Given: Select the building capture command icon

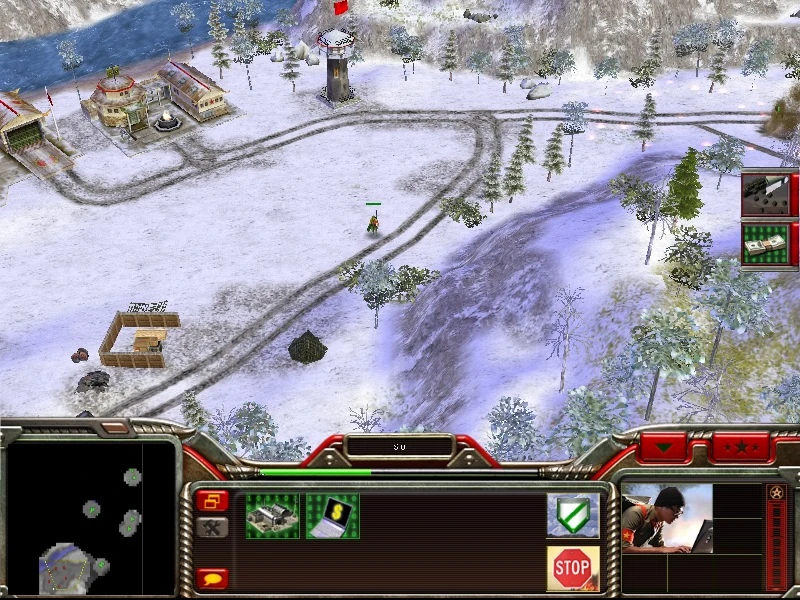Looking at the screenshot, I should pos(272,516).
